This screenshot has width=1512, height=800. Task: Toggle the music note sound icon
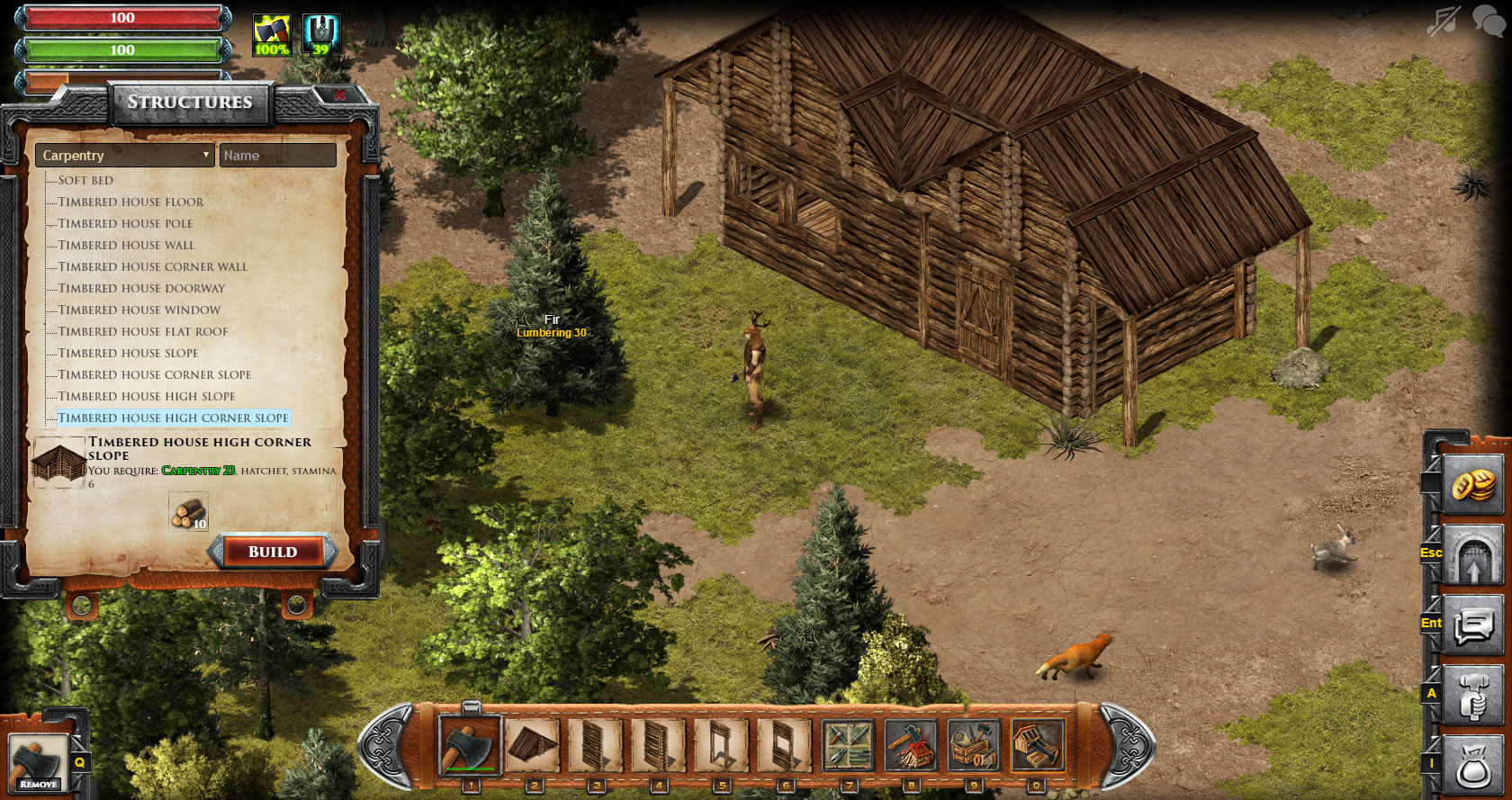(x=1443, y=21)
